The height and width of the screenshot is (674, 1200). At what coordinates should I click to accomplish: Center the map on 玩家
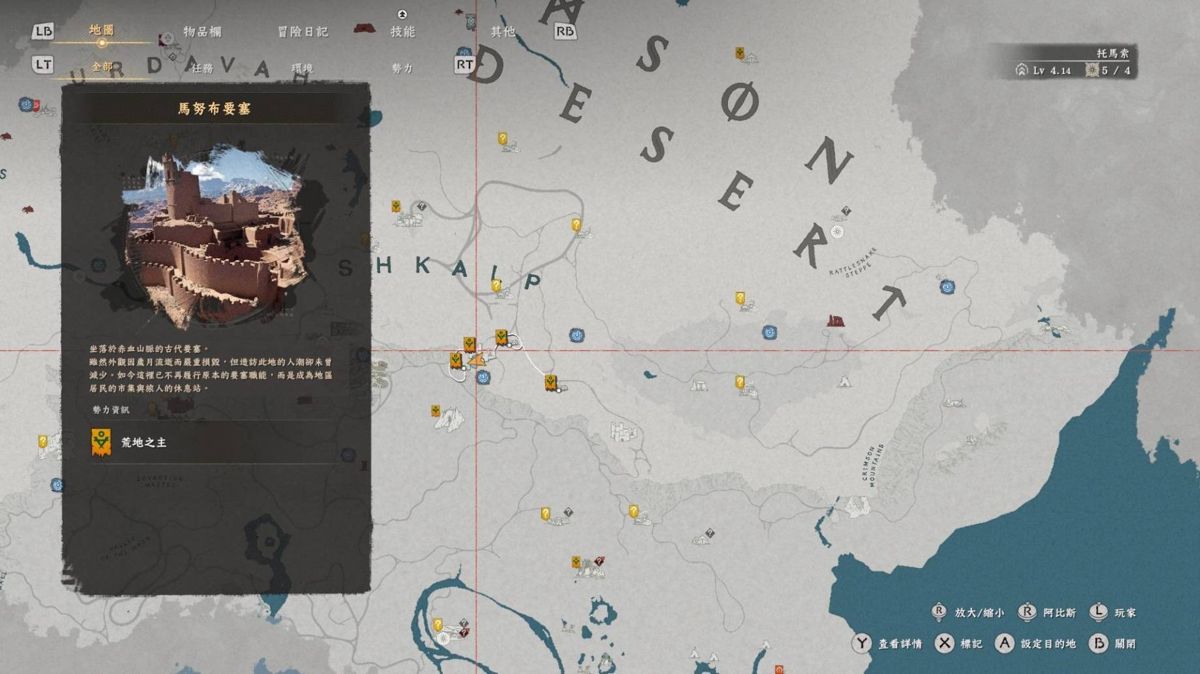[1112, 612]
